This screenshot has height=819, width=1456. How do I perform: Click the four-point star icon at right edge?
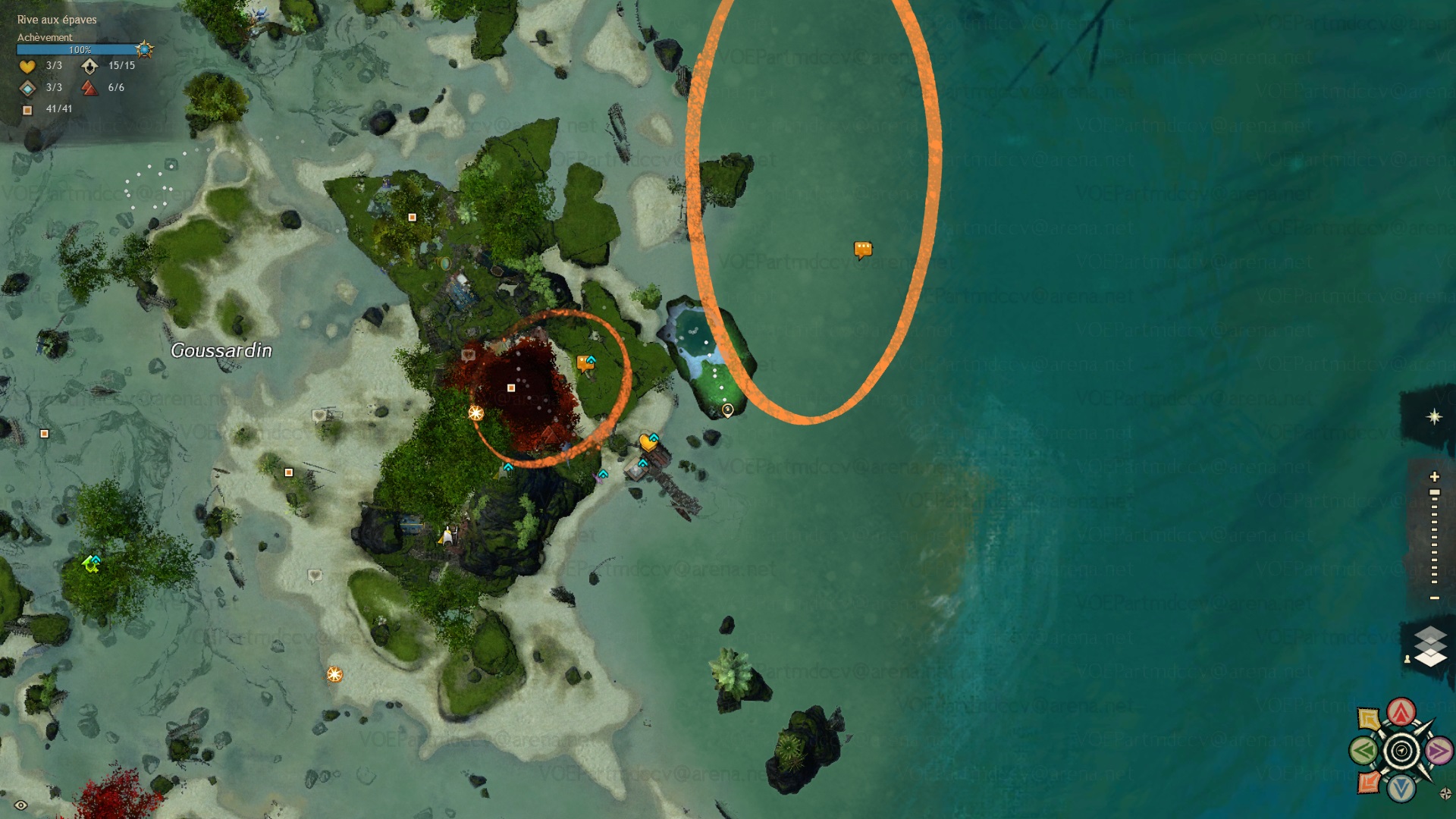coord(1434,417)
